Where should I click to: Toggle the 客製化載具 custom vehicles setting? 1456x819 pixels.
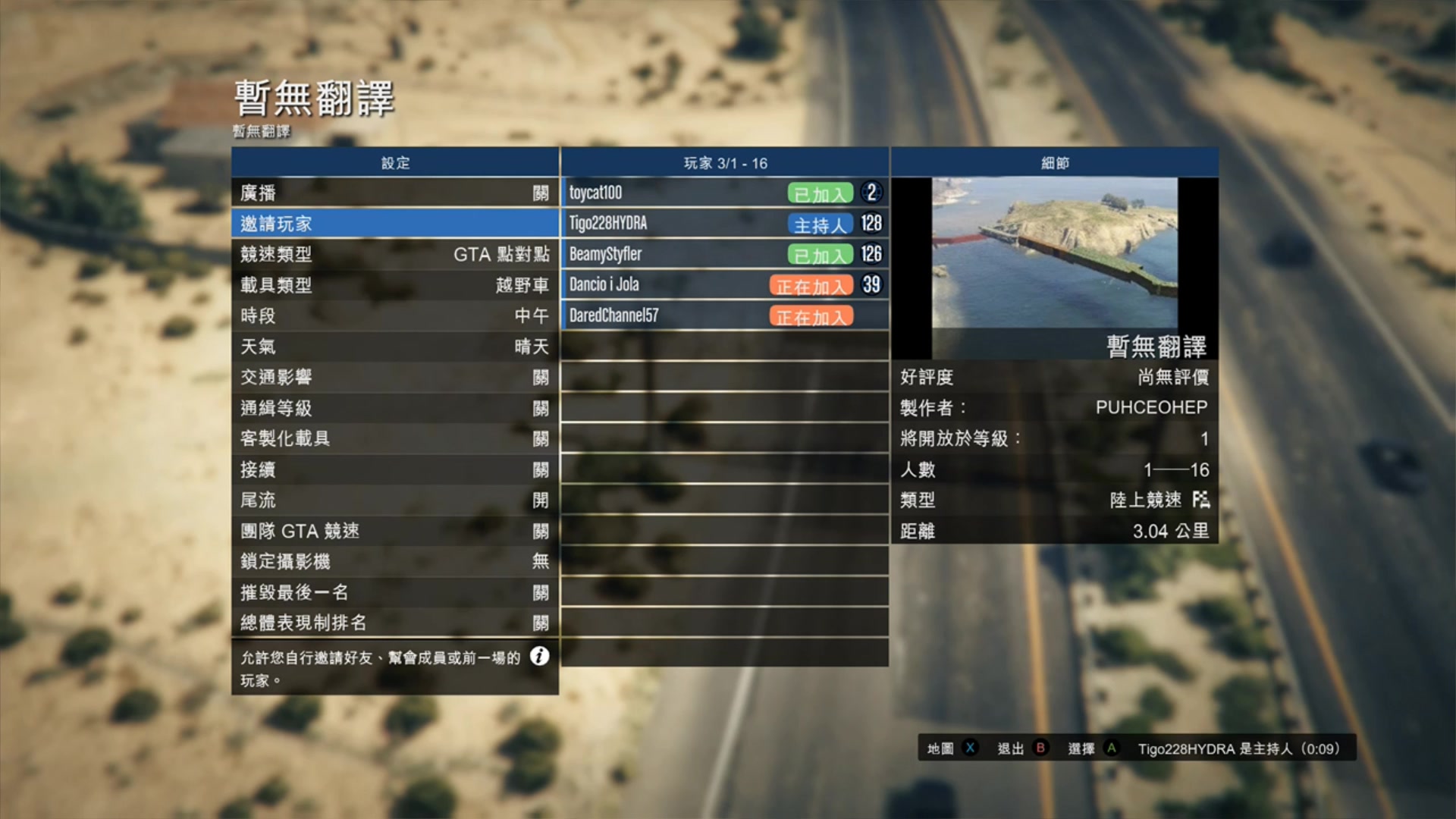(x=394, y=438)
